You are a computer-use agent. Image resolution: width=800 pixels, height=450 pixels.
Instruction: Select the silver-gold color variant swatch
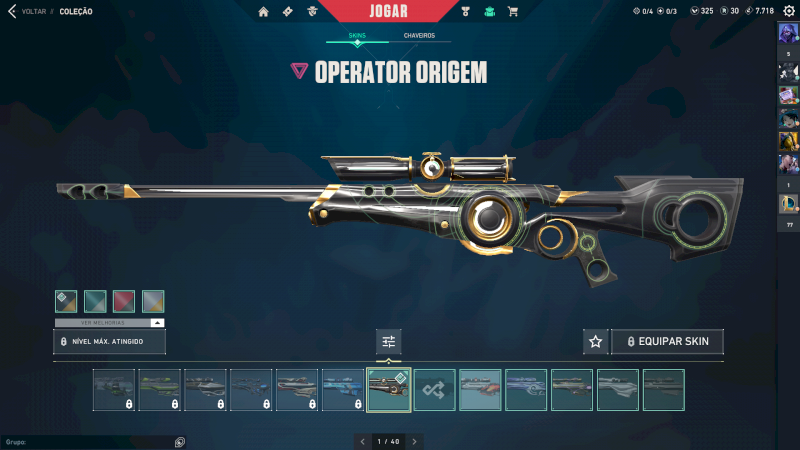click(153, 301)
